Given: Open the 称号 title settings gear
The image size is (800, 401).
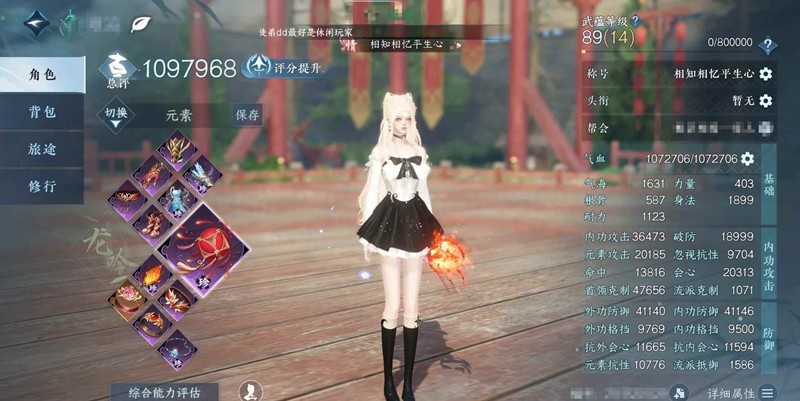Looking at the screenshot, I should [x=766, y=74].
